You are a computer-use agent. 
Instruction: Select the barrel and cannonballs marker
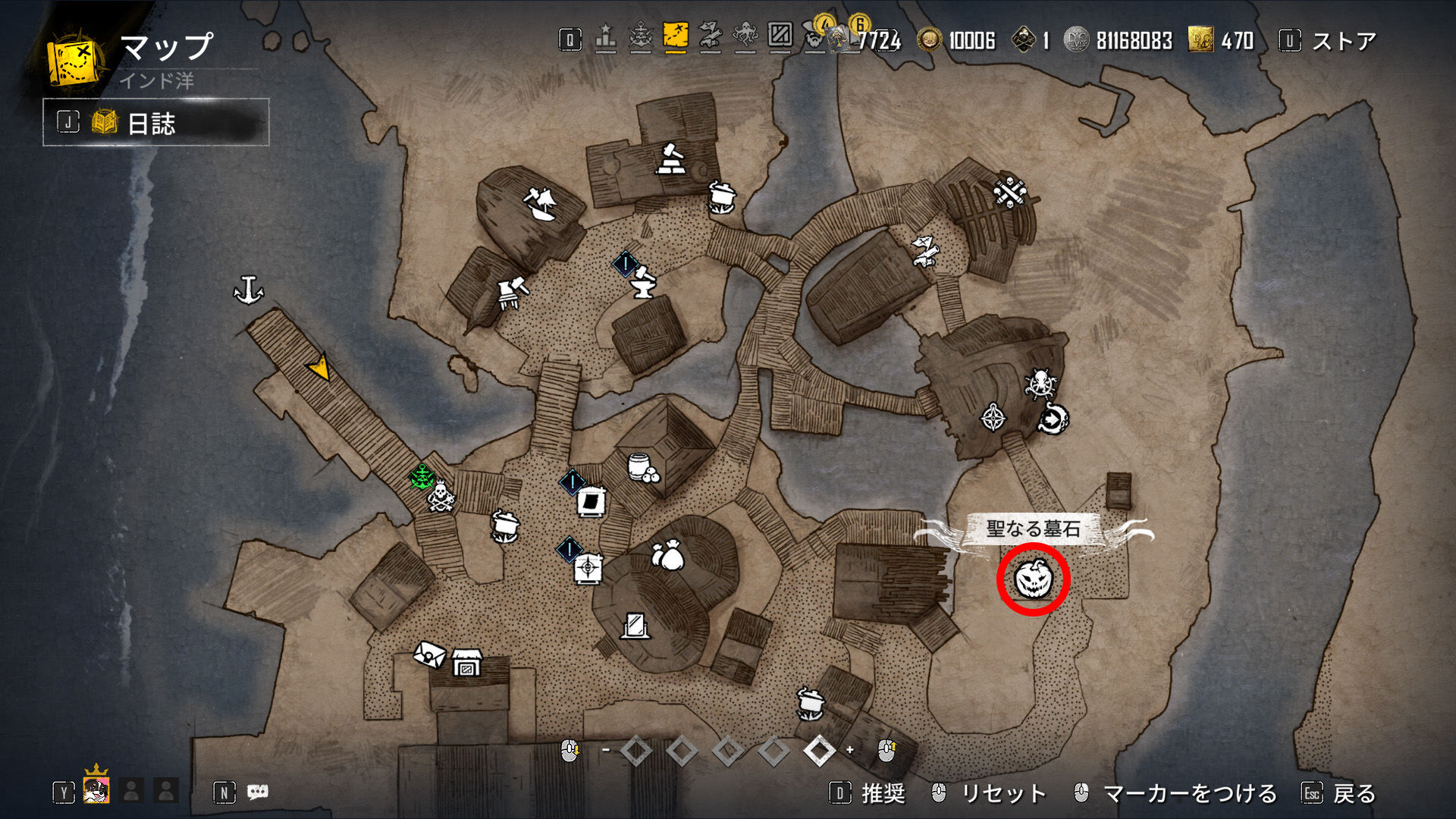coord(643,469)
